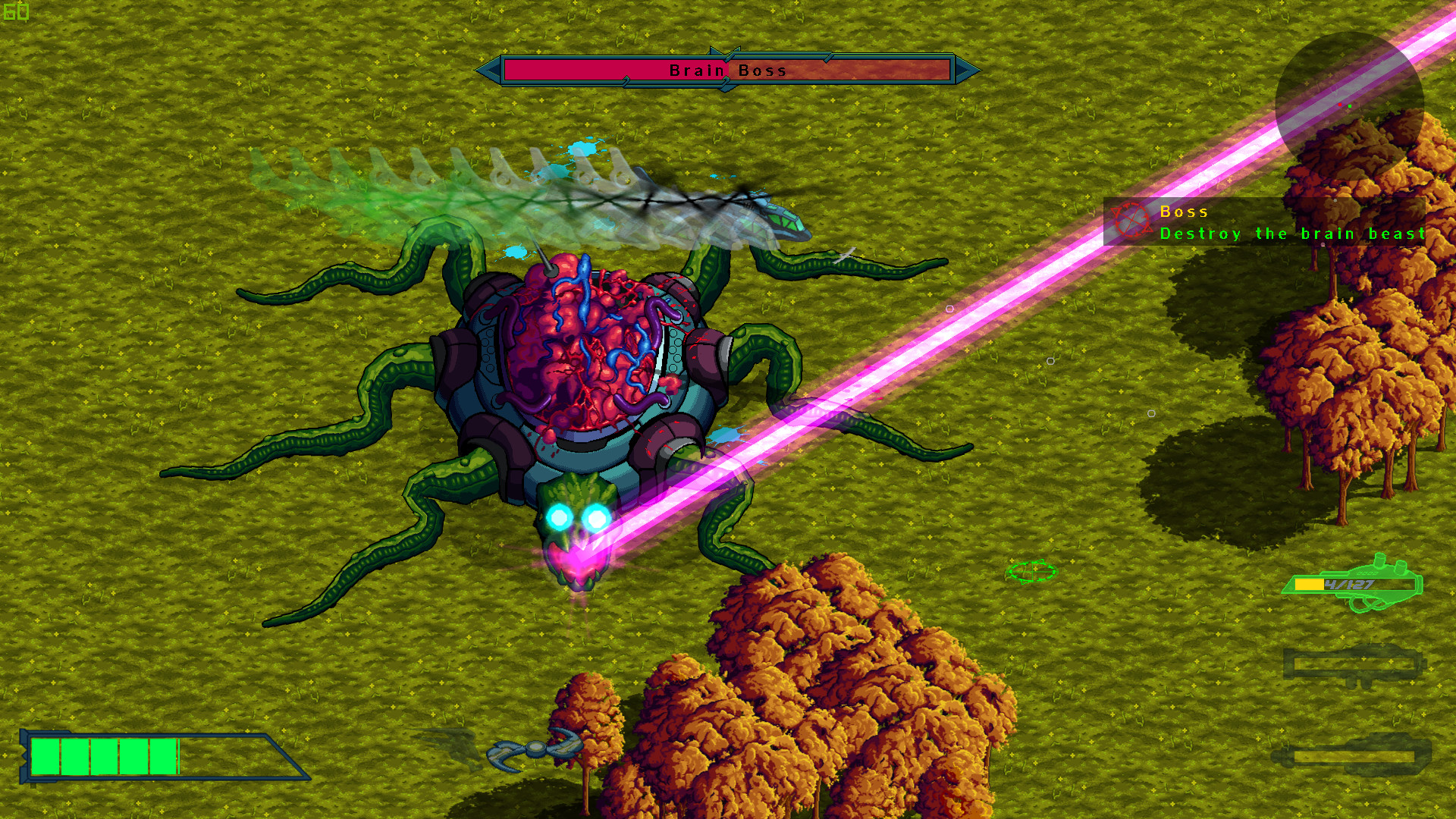Click the yellow Boss objective heading
Screen dimensions: 1456x819
[x=1183, y=213]
